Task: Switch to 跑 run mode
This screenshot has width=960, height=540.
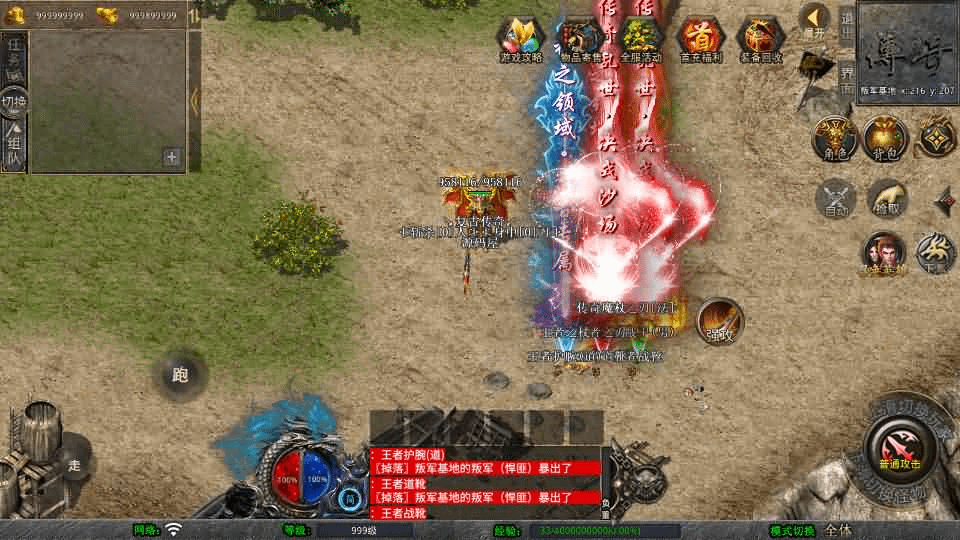Action: 180,375
